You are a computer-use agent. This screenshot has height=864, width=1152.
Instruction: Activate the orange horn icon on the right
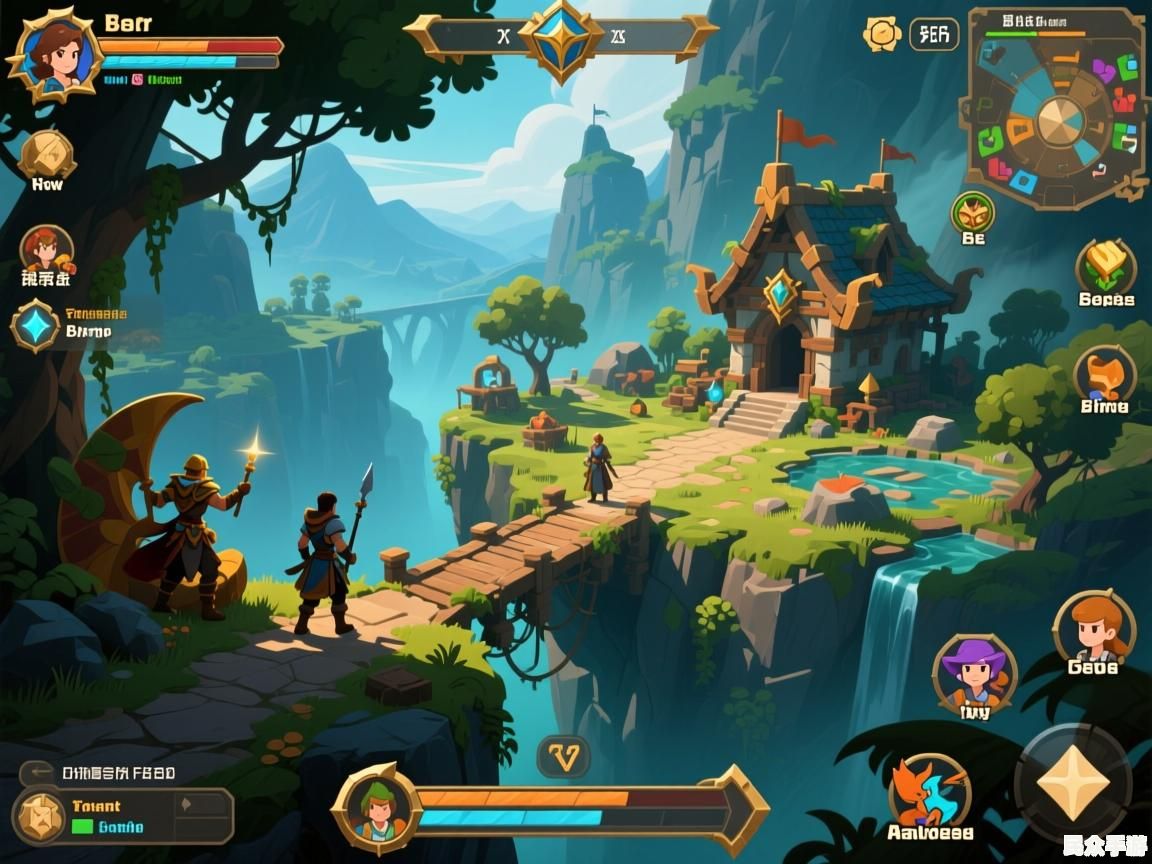(x=1104, y=373)
